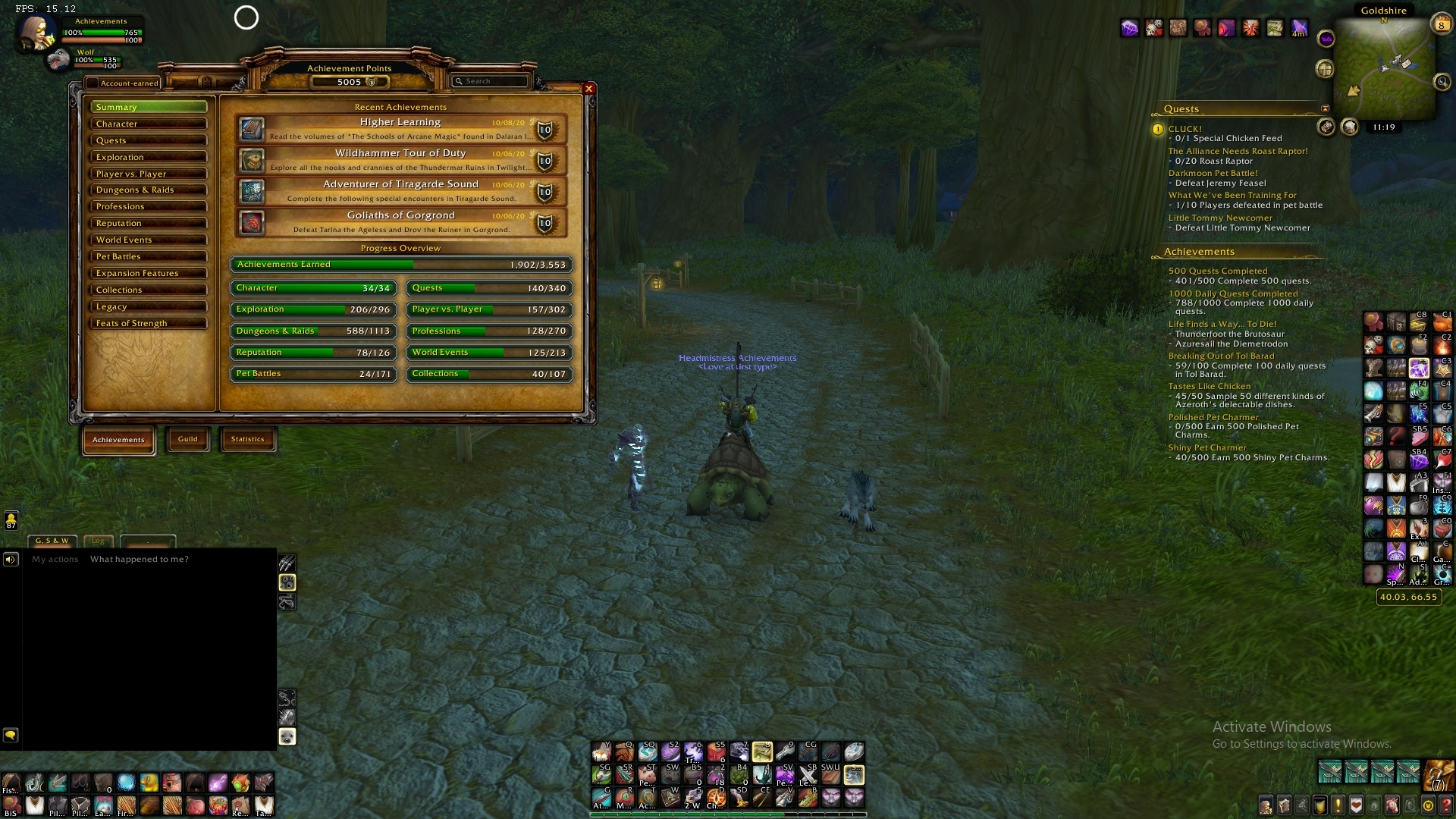Image resolution: width=1456 pixels, height=819 pixels.
Task: Open the Higher Learning achievement
Action: [400, 129]
